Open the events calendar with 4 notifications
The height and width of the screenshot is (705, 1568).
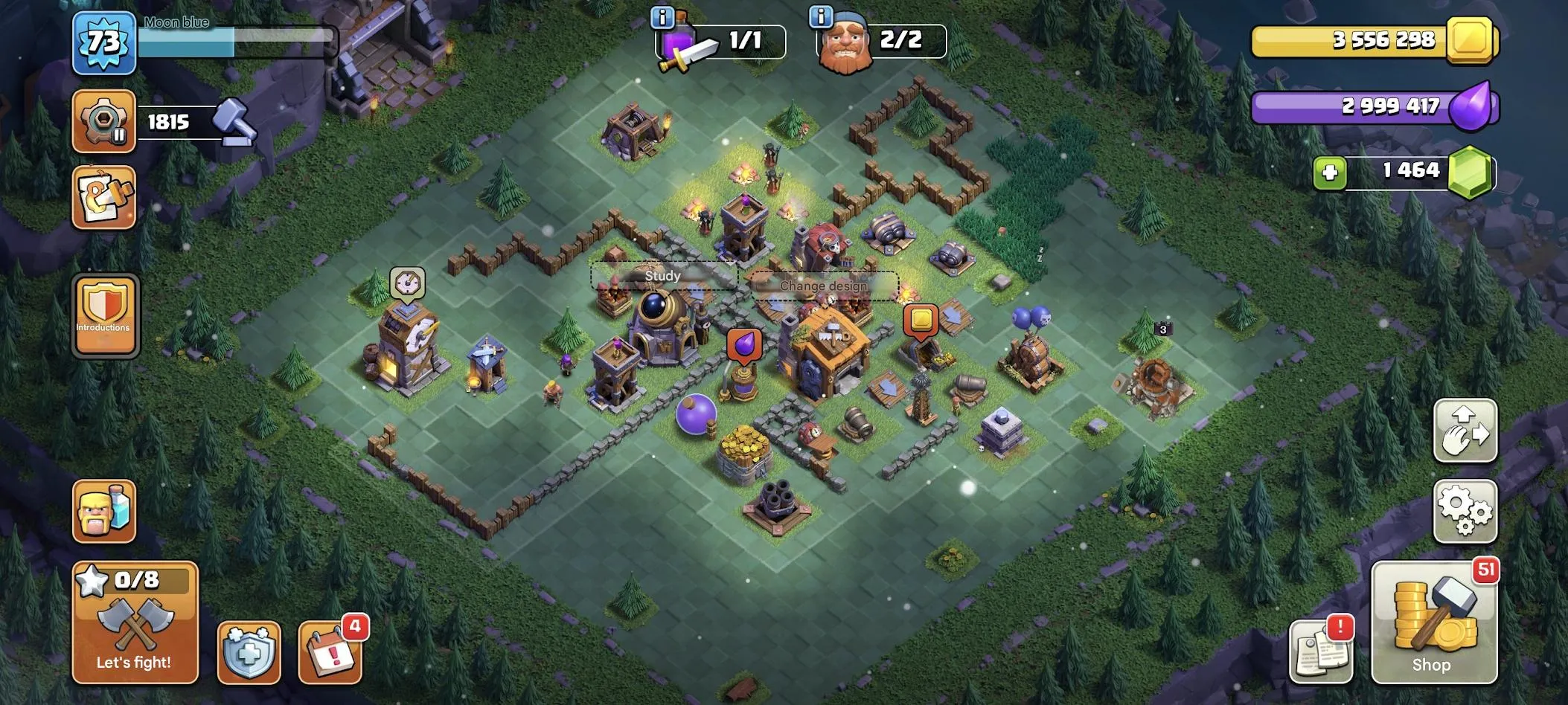click(x=330, y=651)
